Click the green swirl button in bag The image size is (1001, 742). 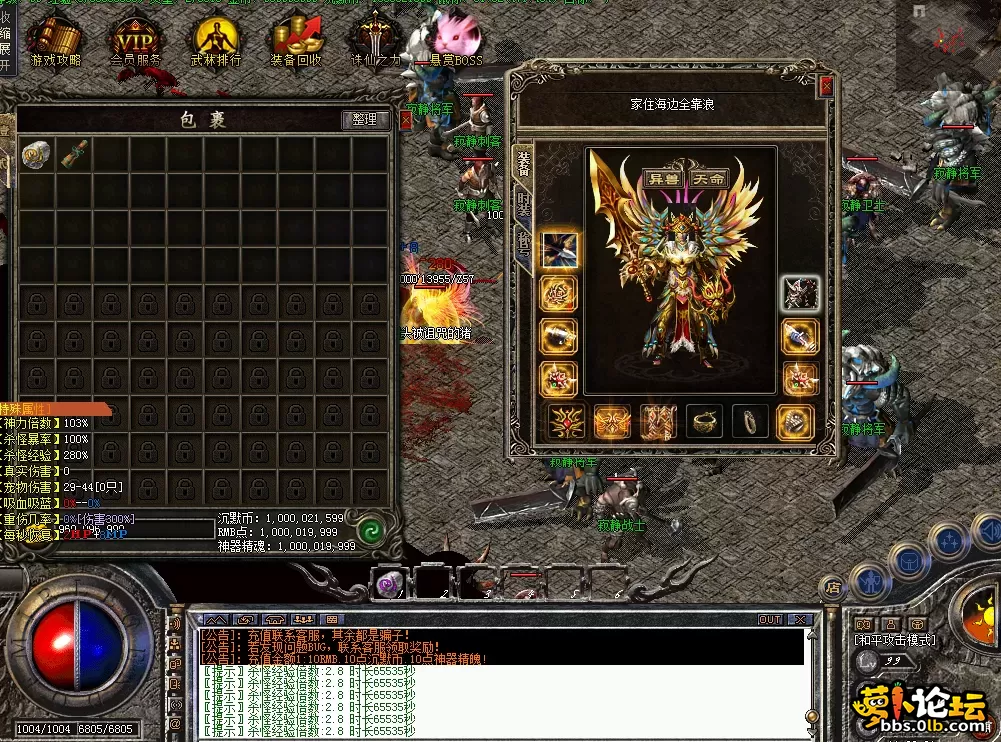click(x=372, y=528)
